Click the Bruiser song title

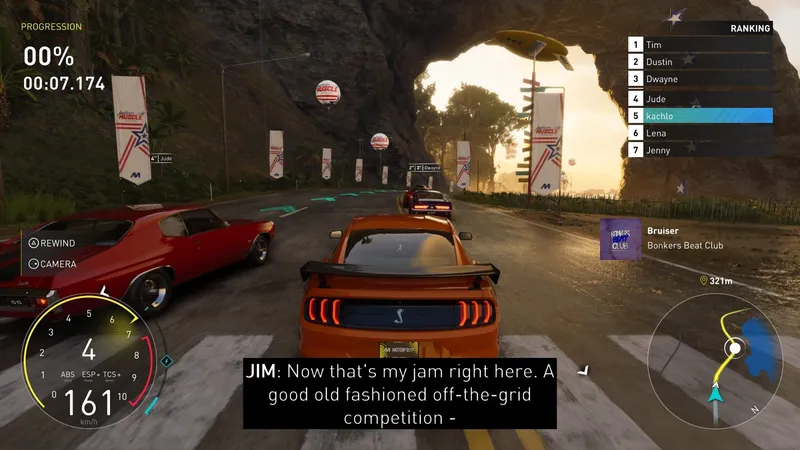tap(663, 231)
